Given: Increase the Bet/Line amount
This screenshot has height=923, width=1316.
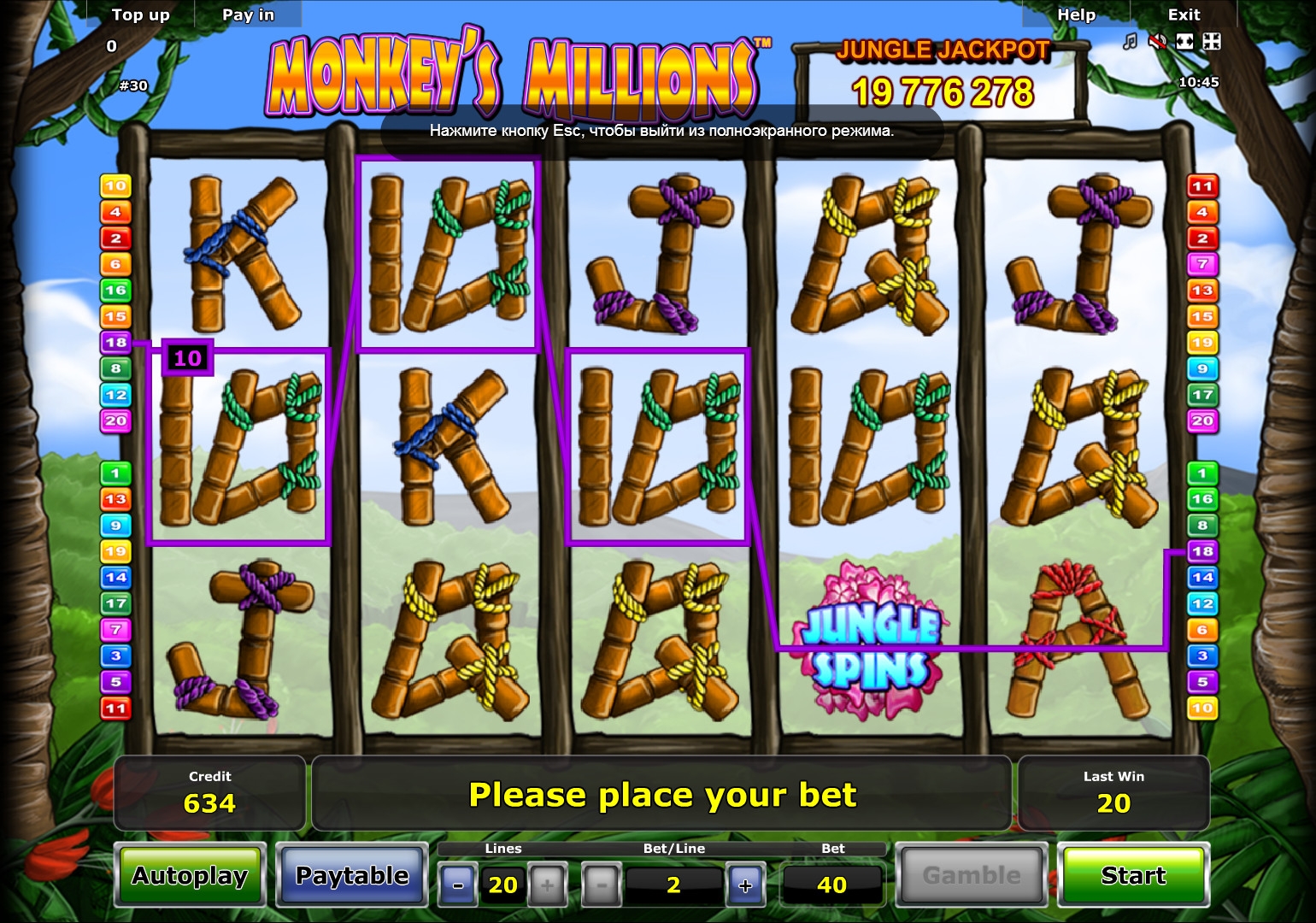Looking at the screenshot, I should (x=745, y=885).
